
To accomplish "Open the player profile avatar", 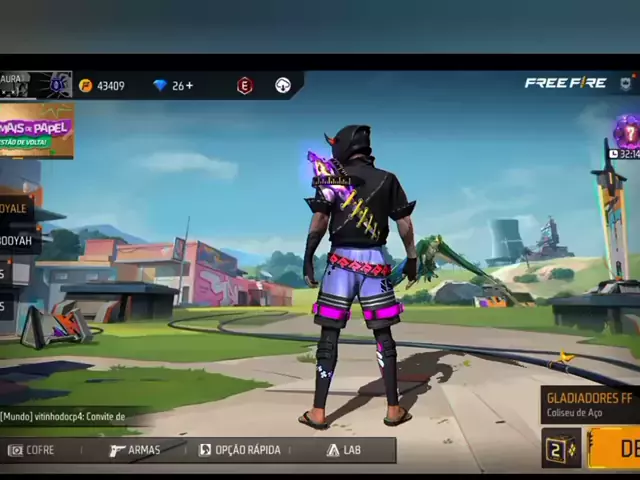I will click(x=57, y=84).
